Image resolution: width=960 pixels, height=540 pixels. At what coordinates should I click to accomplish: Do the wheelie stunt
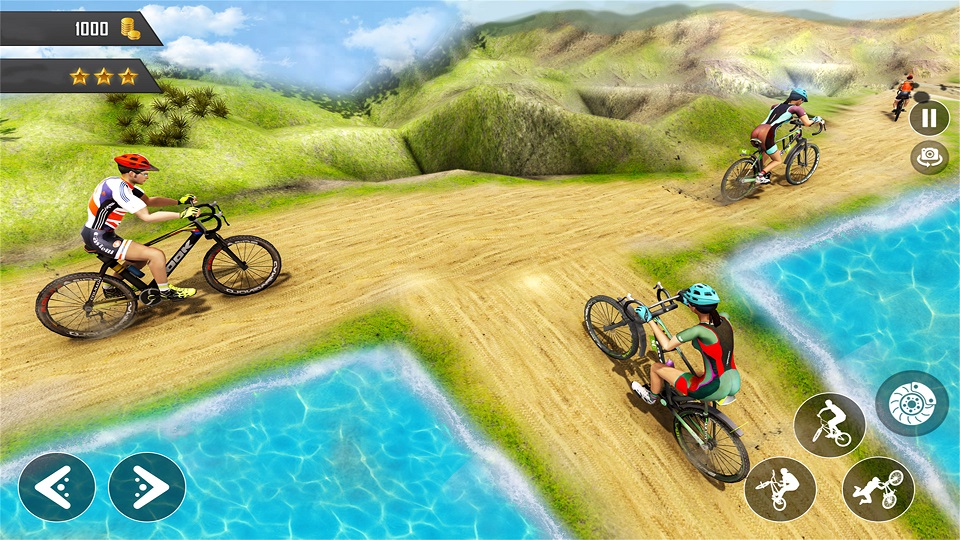(x=780, y=489)
